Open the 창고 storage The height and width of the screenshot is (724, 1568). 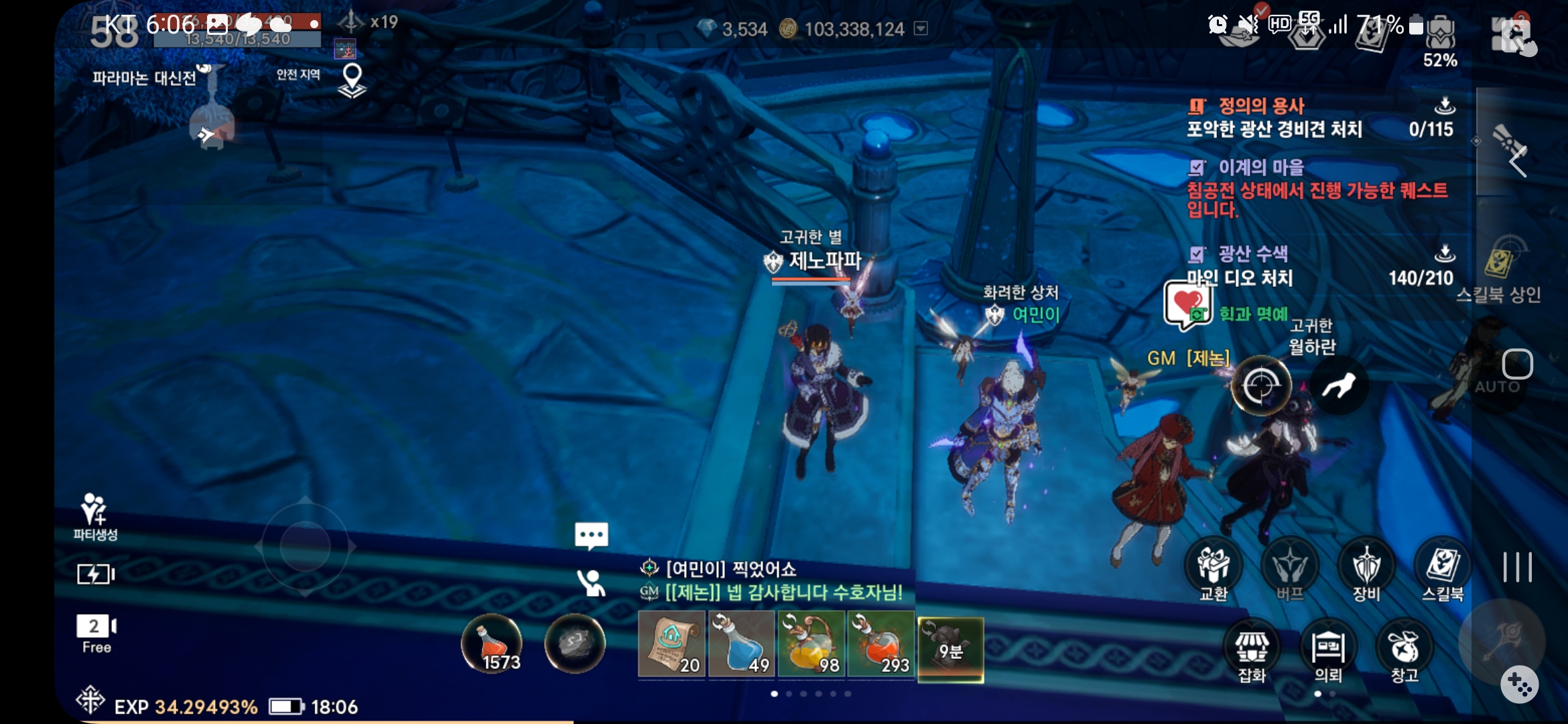pos(1404,649)
